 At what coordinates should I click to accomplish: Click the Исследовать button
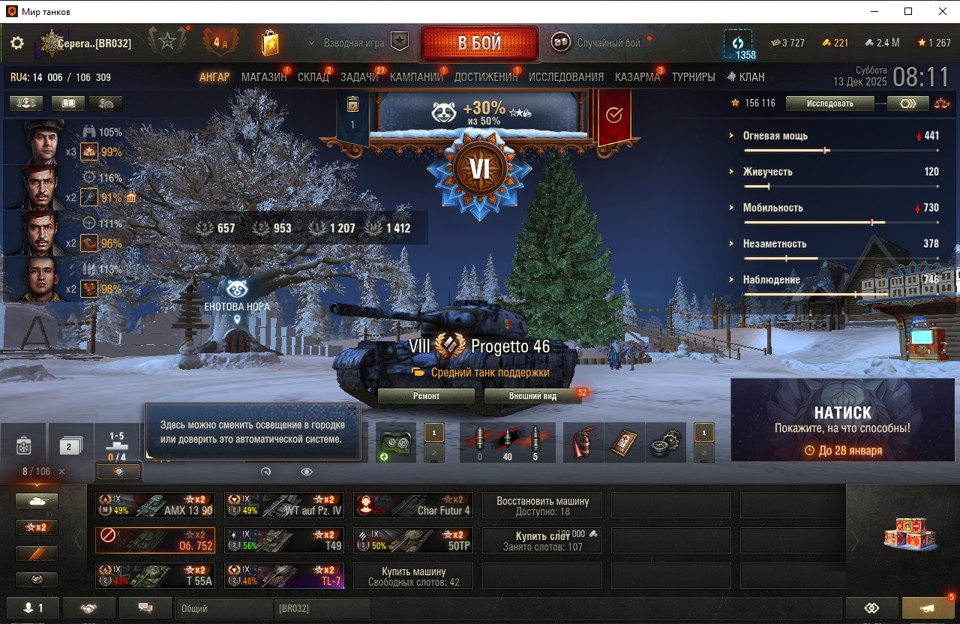(830, 103)
